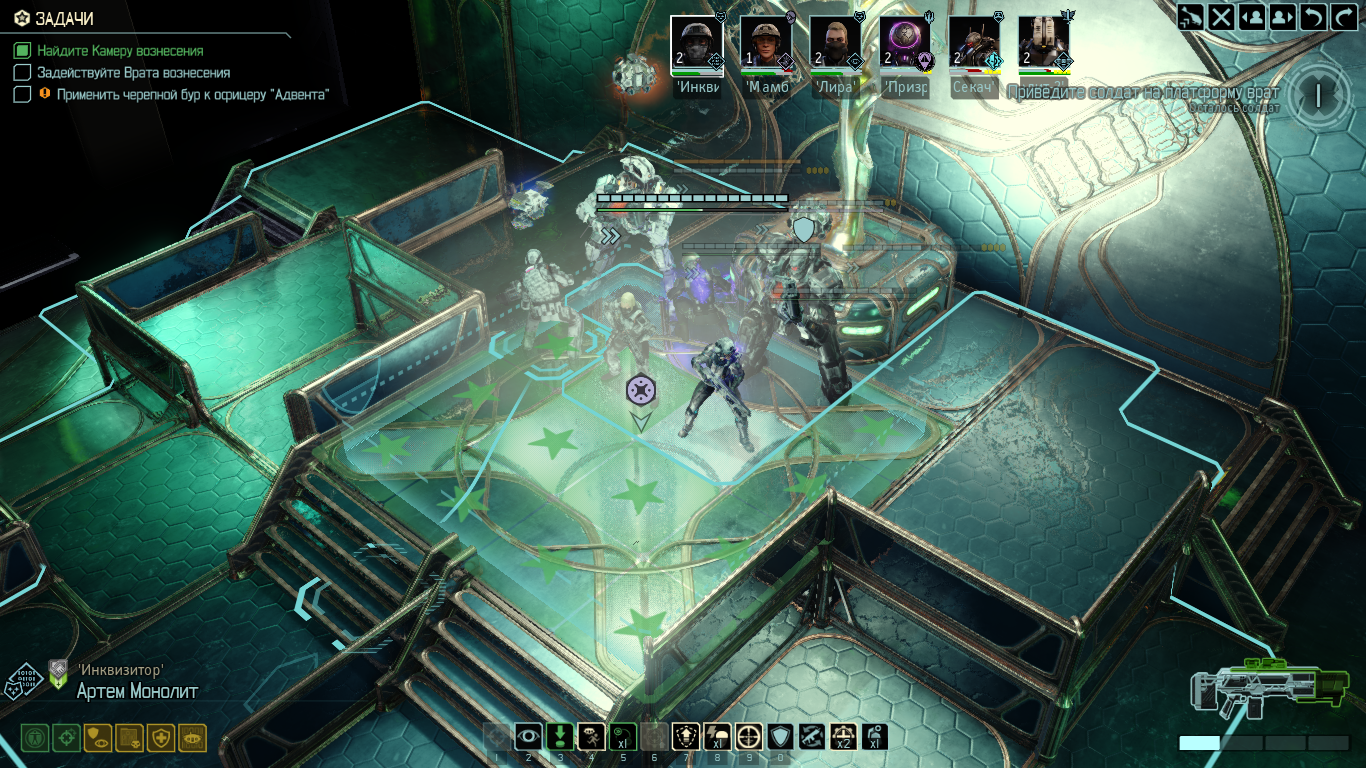This screenshot has height=768, width=1366.
Task: Activate the shield hunker down ability
Action: click(x=780, y=737)
